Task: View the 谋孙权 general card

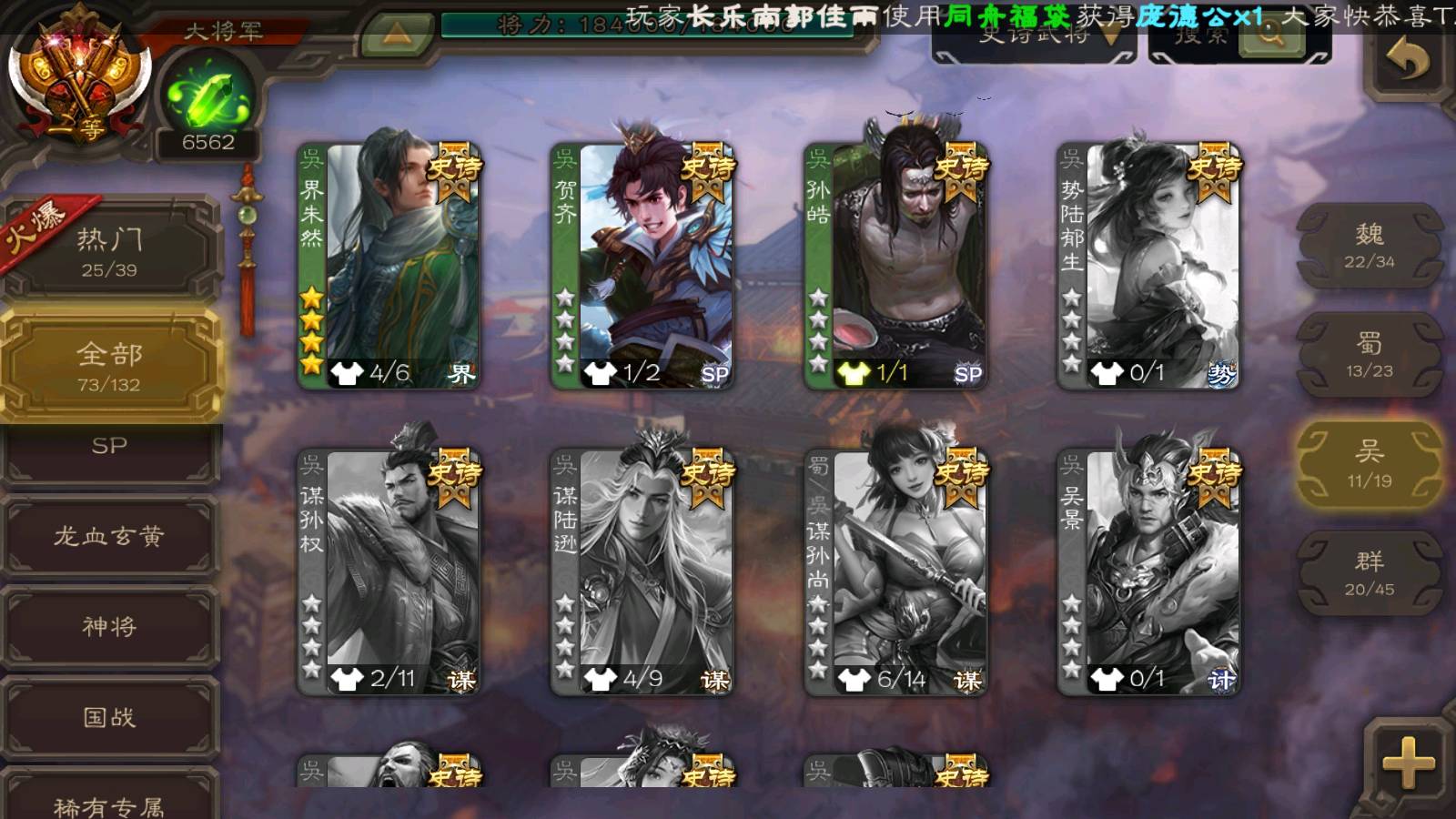Action: 389,571
